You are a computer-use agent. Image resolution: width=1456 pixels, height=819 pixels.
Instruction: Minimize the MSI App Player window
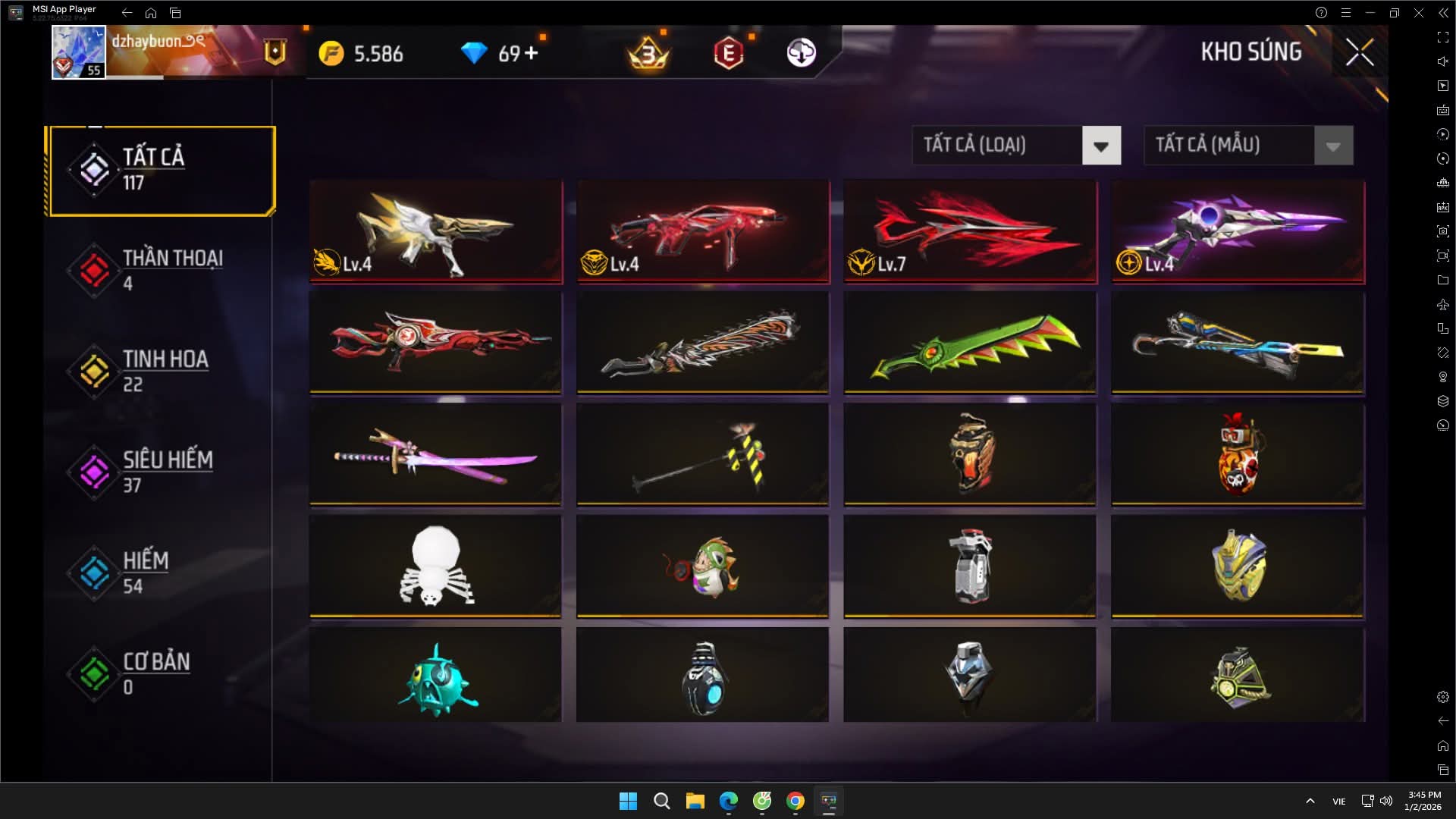point(1370,13)
